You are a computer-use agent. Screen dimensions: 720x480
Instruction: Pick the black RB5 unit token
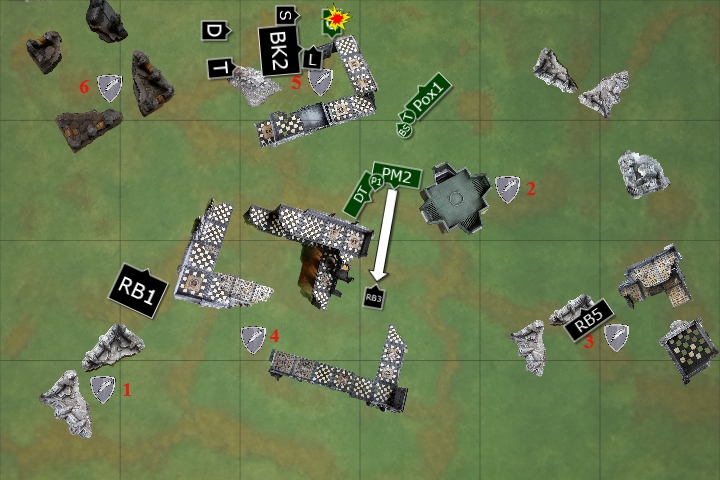588,321
